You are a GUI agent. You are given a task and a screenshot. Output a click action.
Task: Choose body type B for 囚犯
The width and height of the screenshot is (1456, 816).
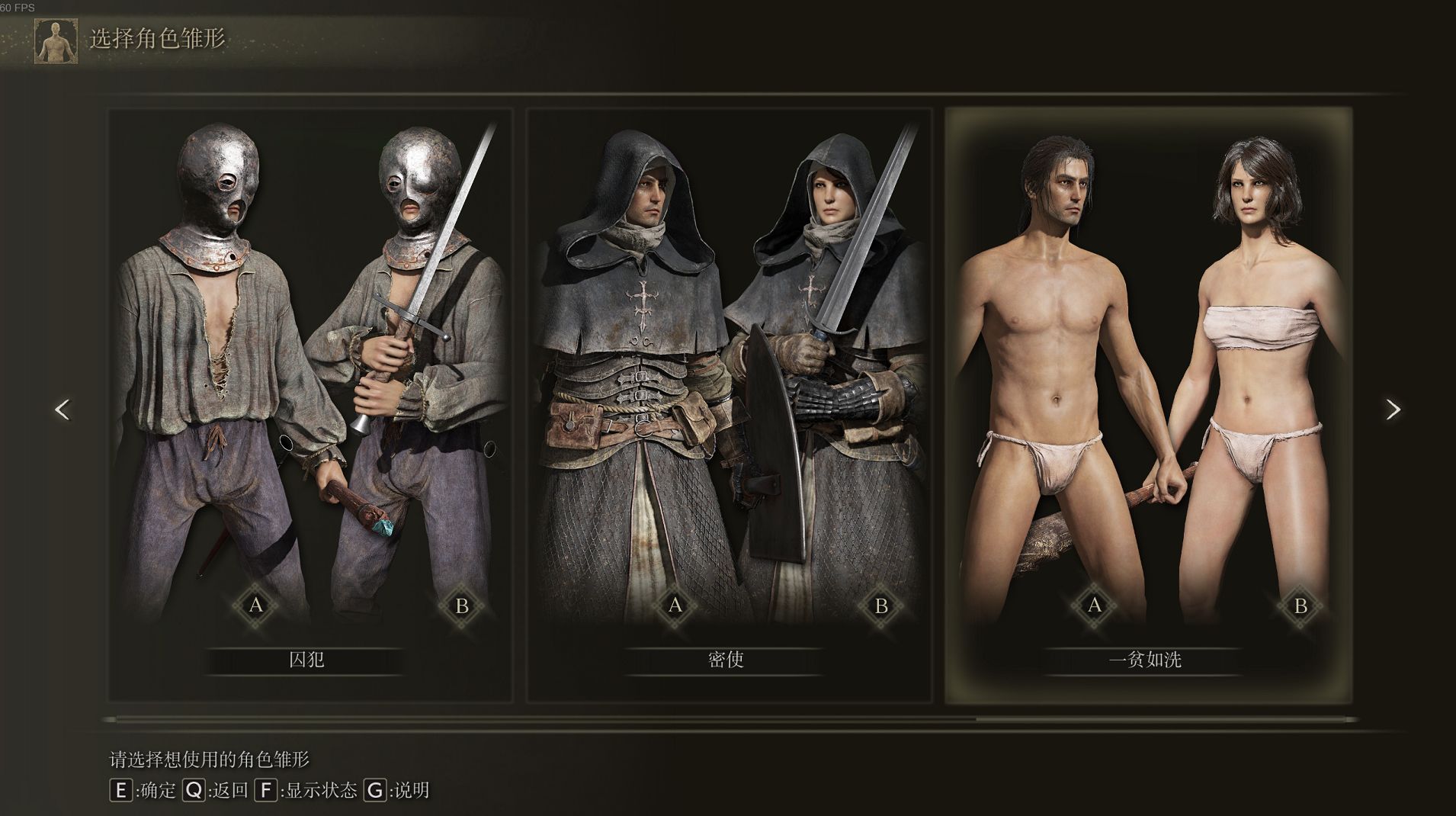coord(462,606)
